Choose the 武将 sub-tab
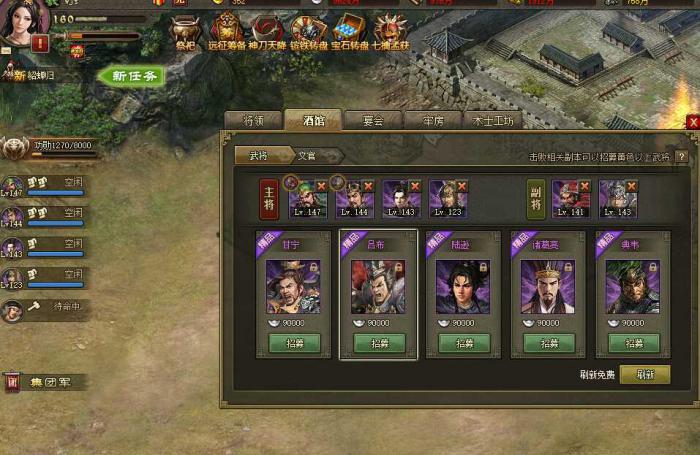The height and width of the screenshot is (455, 700). (x=259, y=156)
